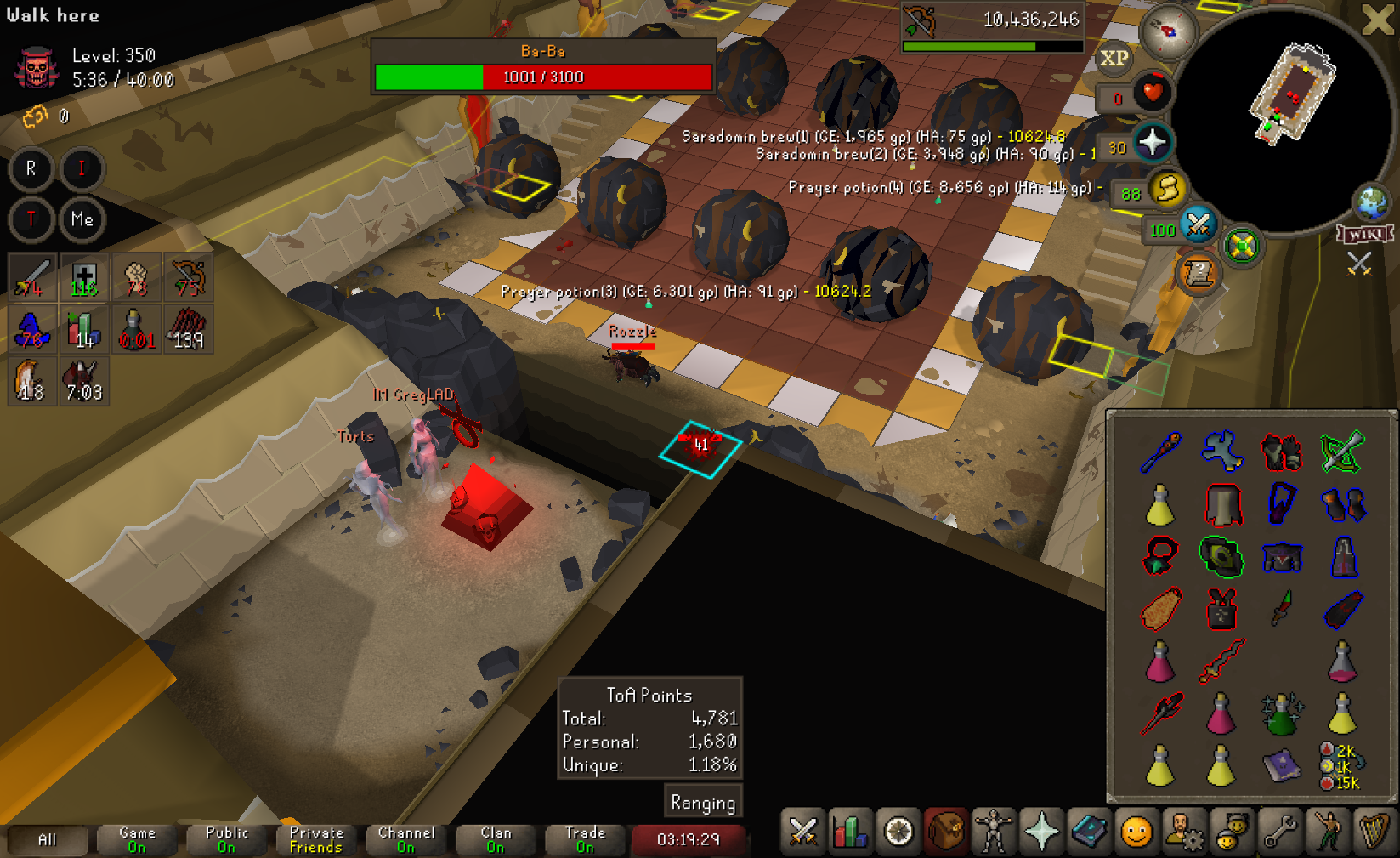Select the Game chat filter tab
The image size is (1400, 858).
[137, 839]
